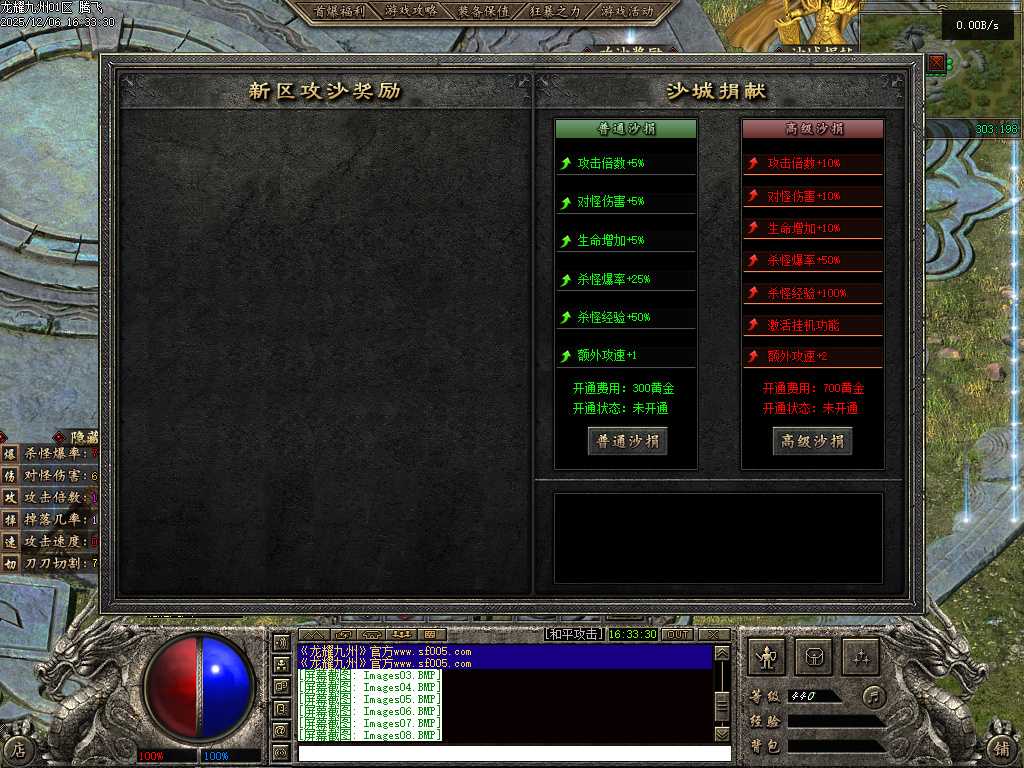Image resolution: width=1024 pixels, height=768 pixels.
Task: Open the 游戏攻略 guide menu
Action: pyautogui.click(x=411, y=11)
